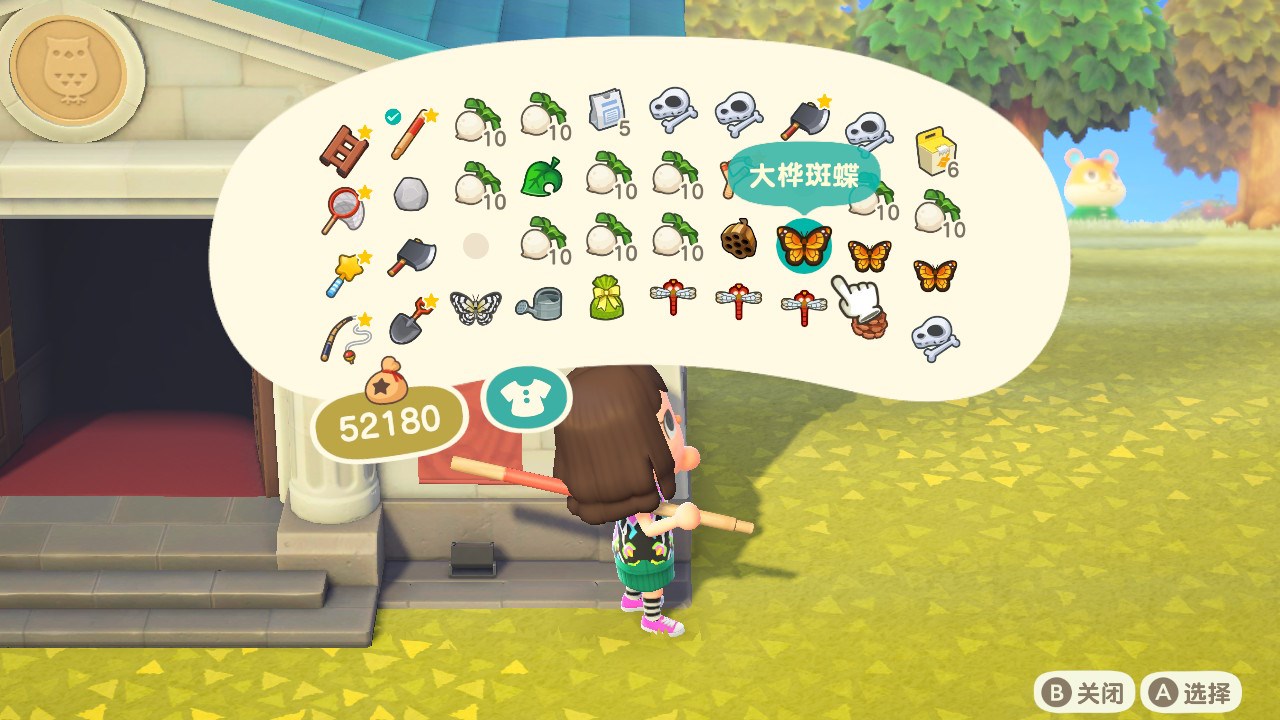Select the wasp nest item
Image resolution: width=1280 pixels, height=720 pixels.
click(x=738, y=238)
